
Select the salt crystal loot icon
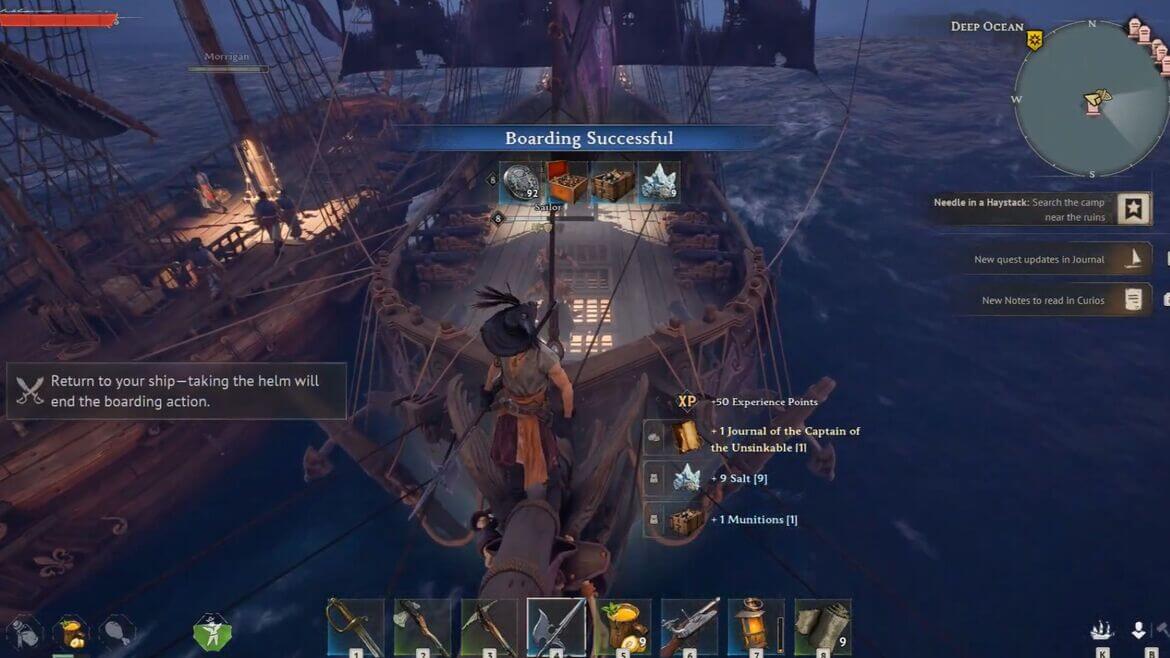click(x=658, y=182)
